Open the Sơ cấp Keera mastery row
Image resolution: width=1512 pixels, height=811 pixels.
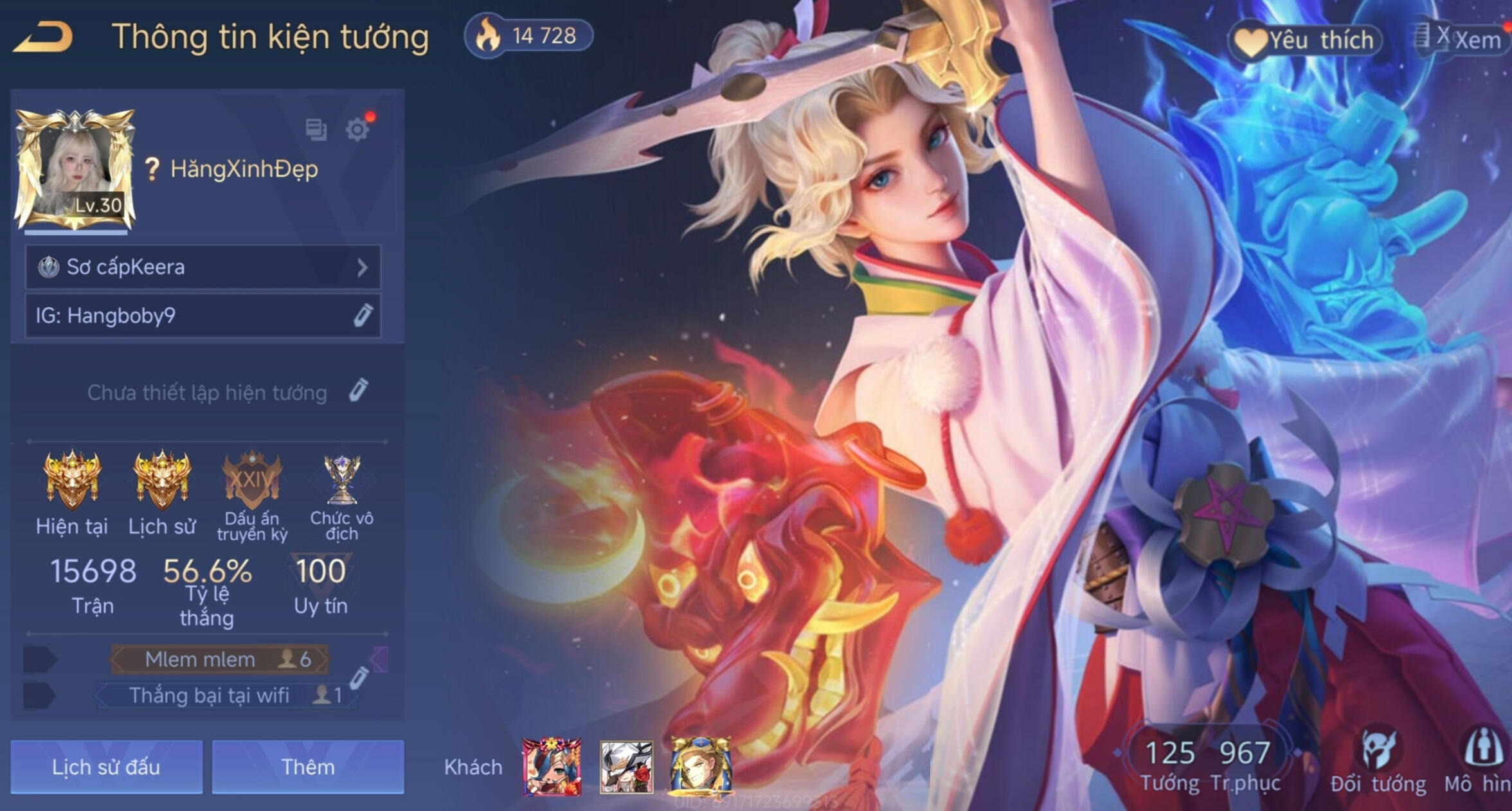tap(203, 267)
